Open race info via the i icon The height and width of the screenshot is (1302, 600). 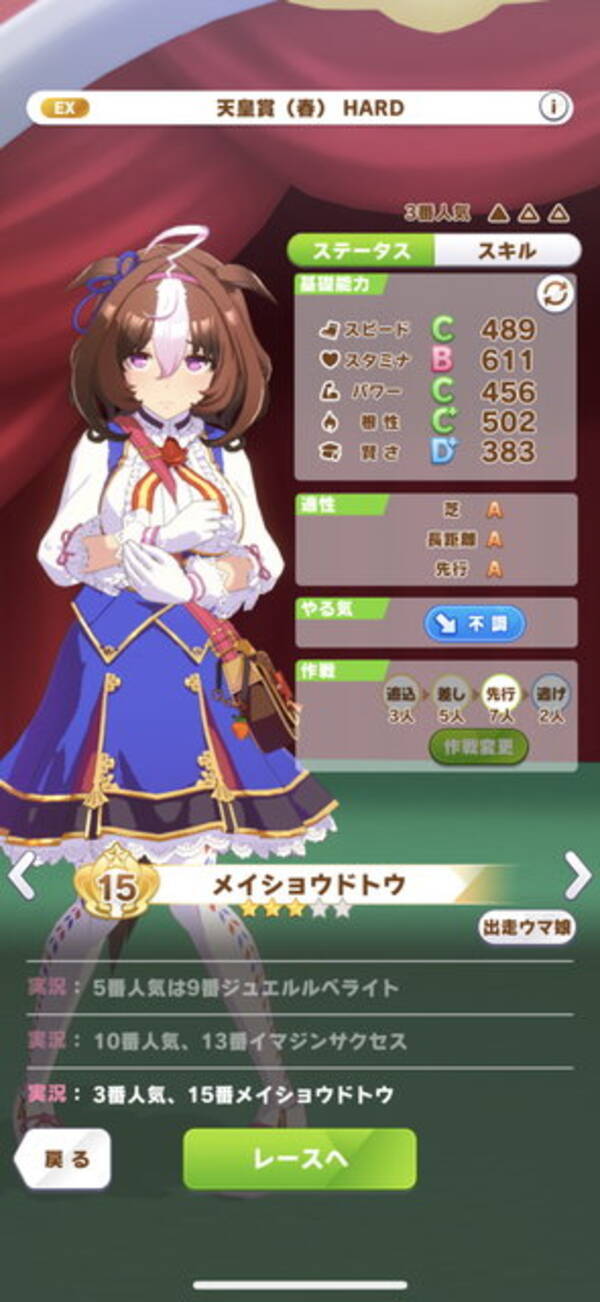click(554, 107)
